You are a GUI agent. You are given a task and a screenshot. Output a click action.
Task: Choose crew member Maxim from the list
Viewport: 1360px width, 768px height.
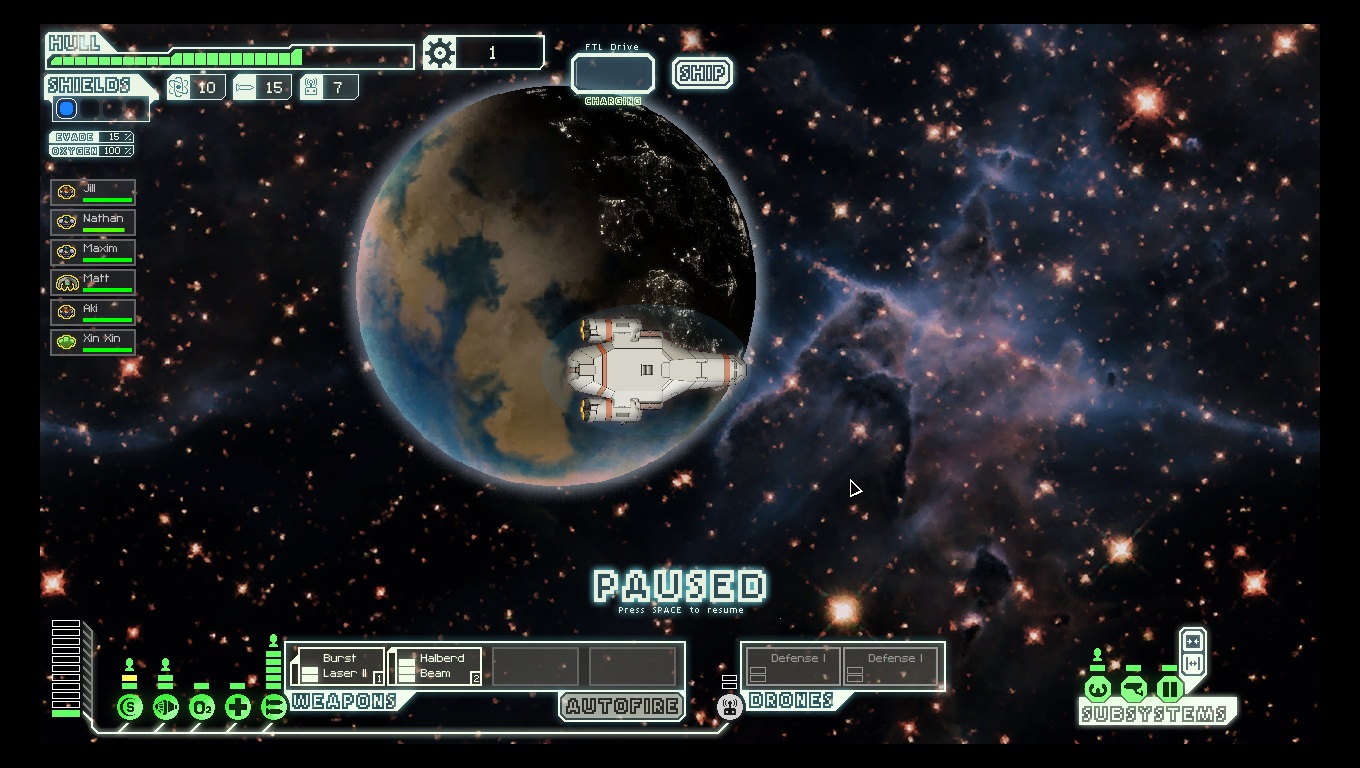[93, 252]
